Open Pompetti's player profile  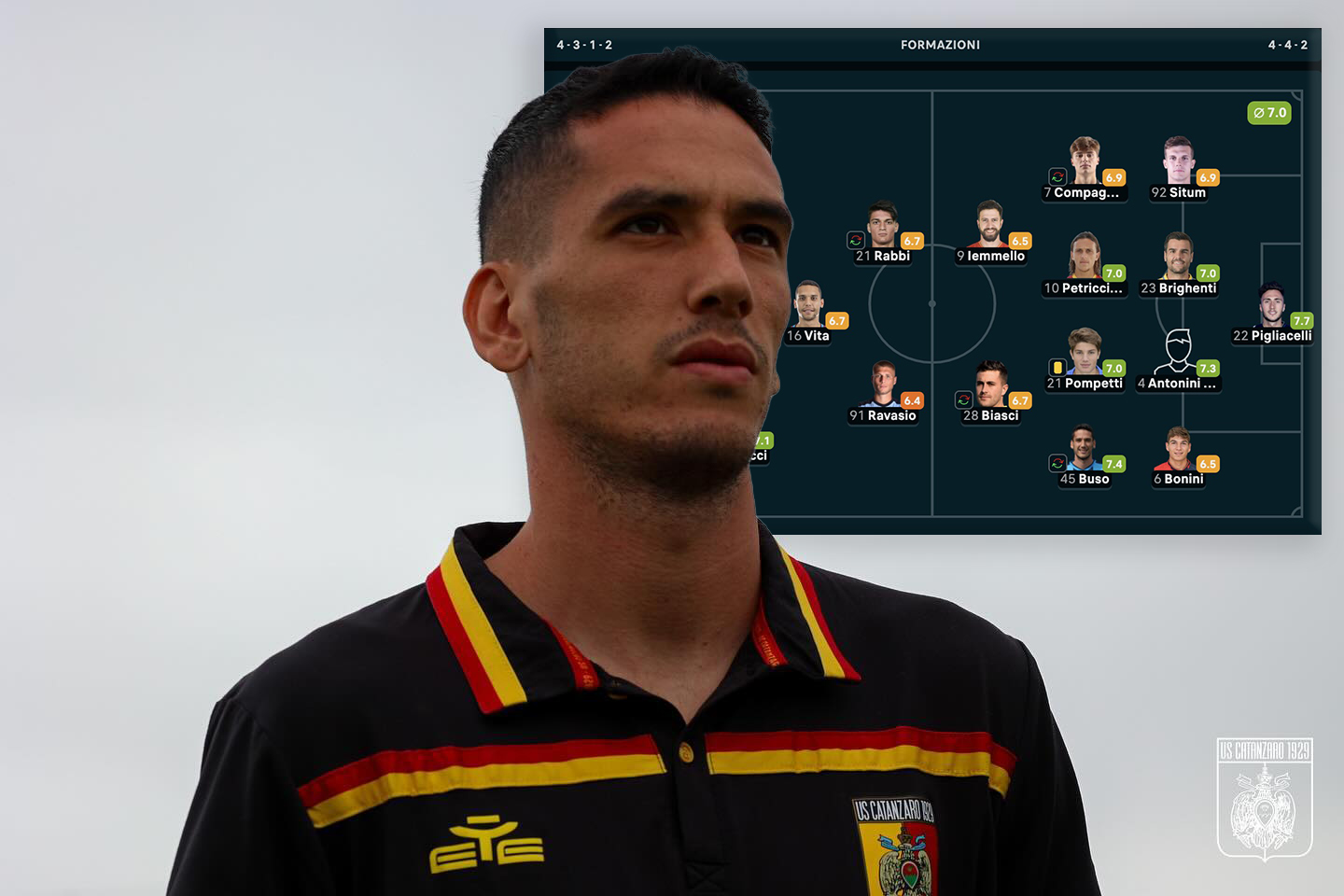point(1085,353)
